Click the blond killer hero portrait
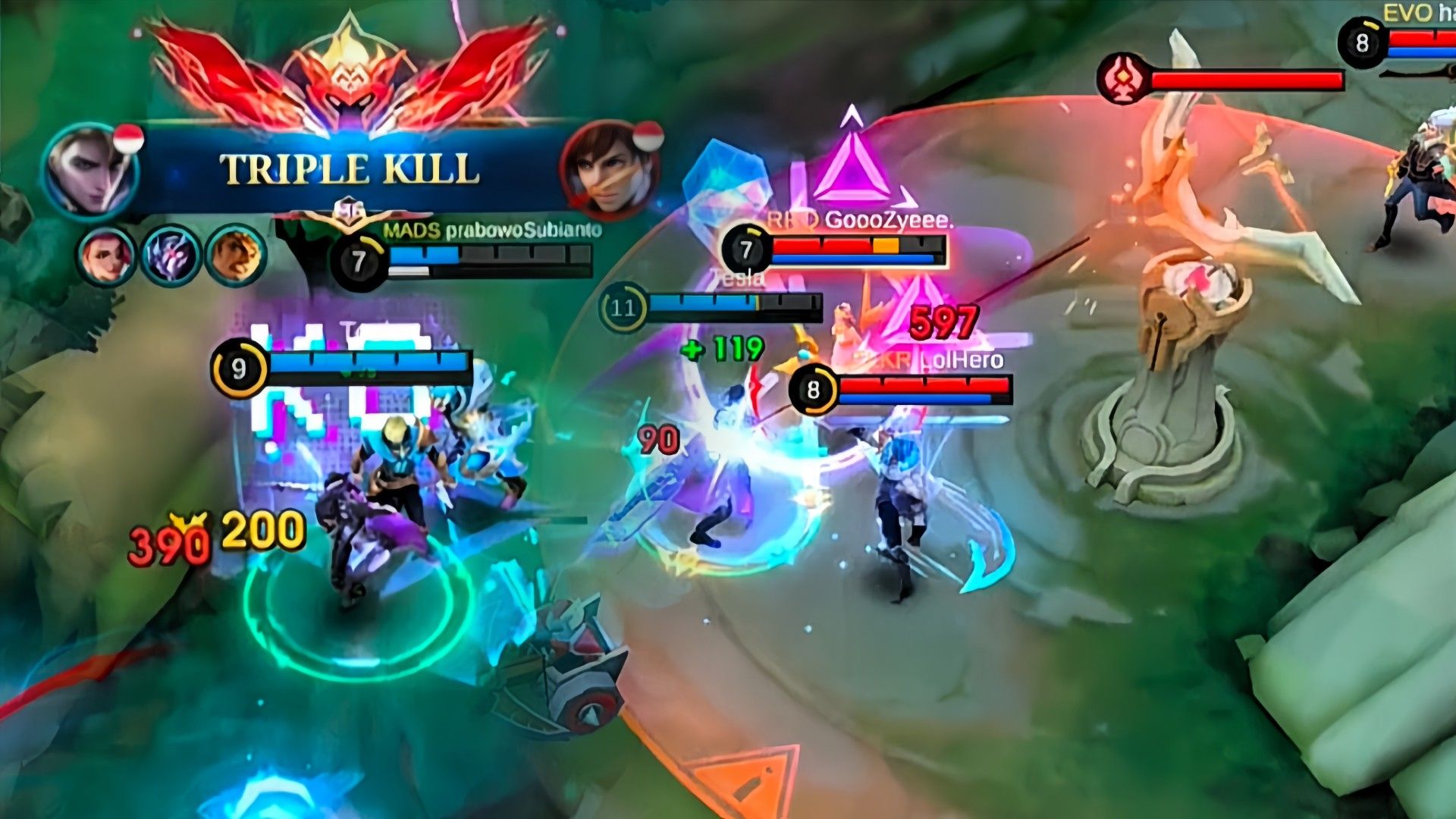This screenshot has width=1456, height=819. pos(91,171)
